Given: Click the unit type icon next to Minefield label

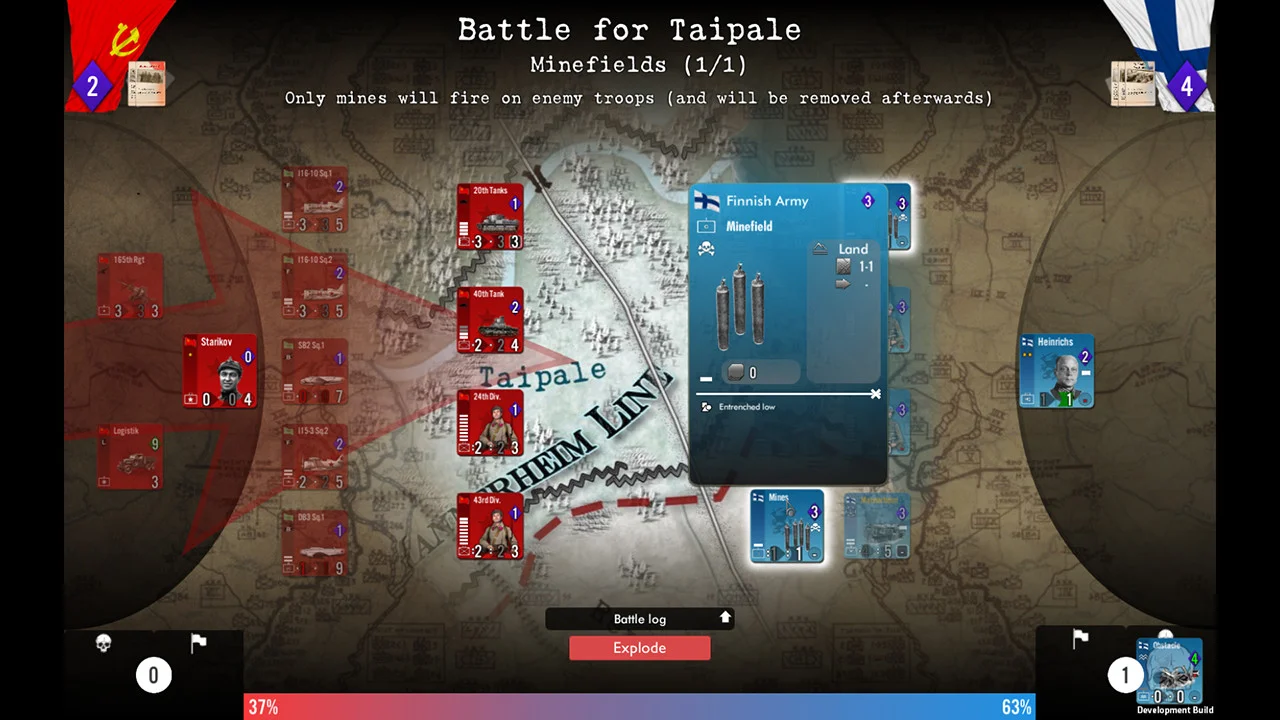Looking at the screenshot, I should pyautogui.click(x=706, y=226).
